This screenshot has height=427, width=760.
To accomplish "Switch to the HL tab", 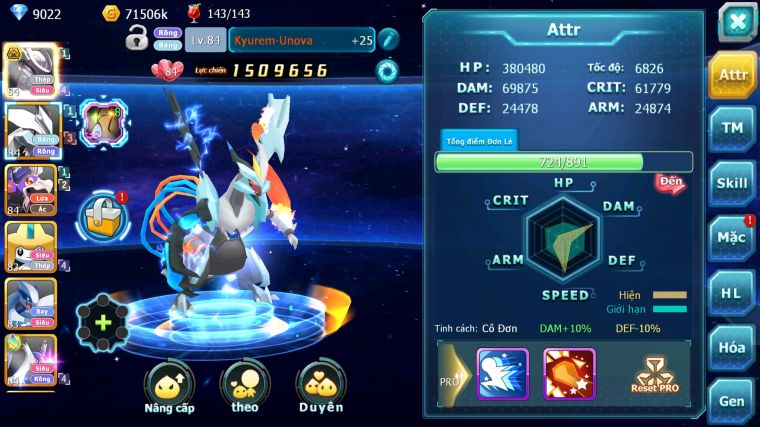I will (733, 293).
